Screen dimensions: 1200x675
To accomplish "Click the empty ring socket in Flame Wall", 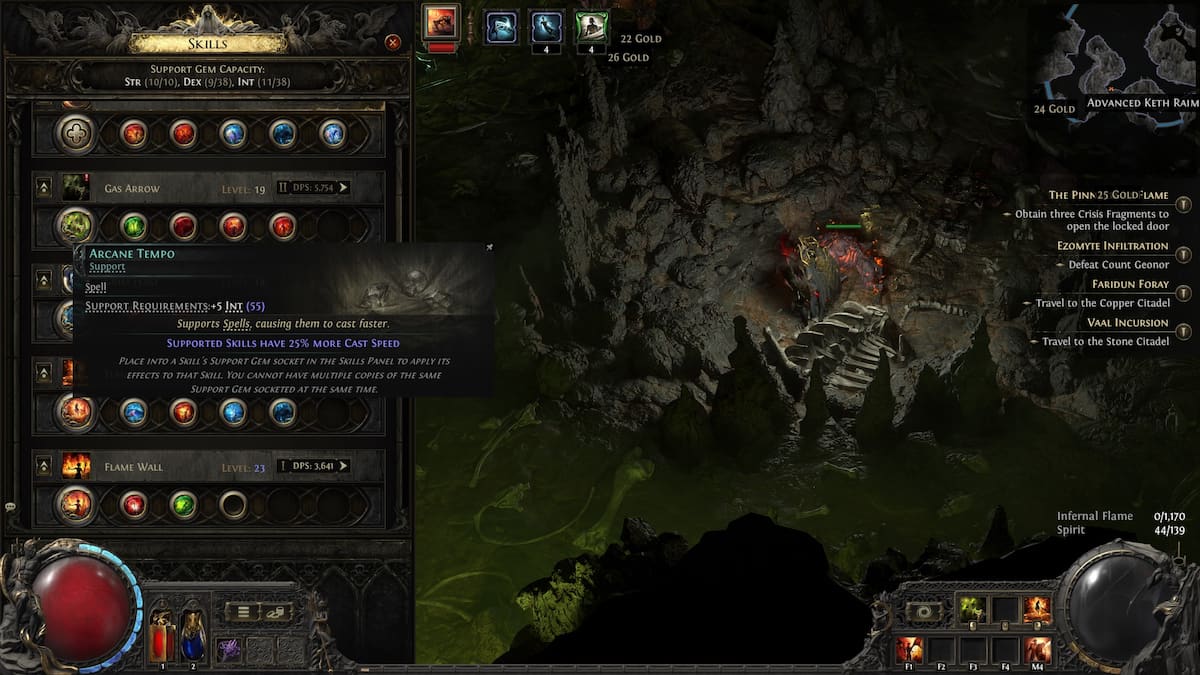I will pyautogui.click(x=233, y=504).
